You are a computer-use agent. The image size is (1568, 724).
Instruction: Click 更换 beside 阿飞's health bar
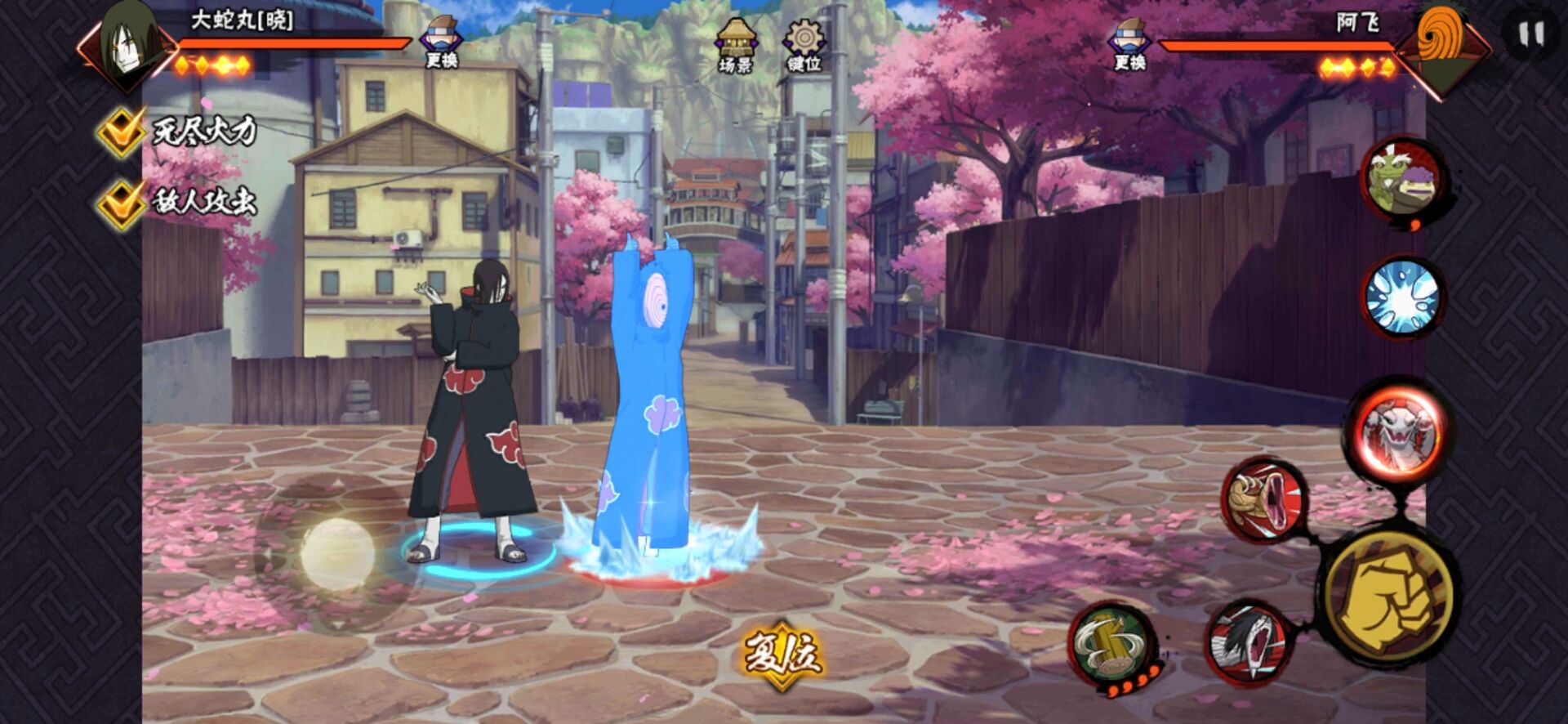click(x=1129, y=46)
